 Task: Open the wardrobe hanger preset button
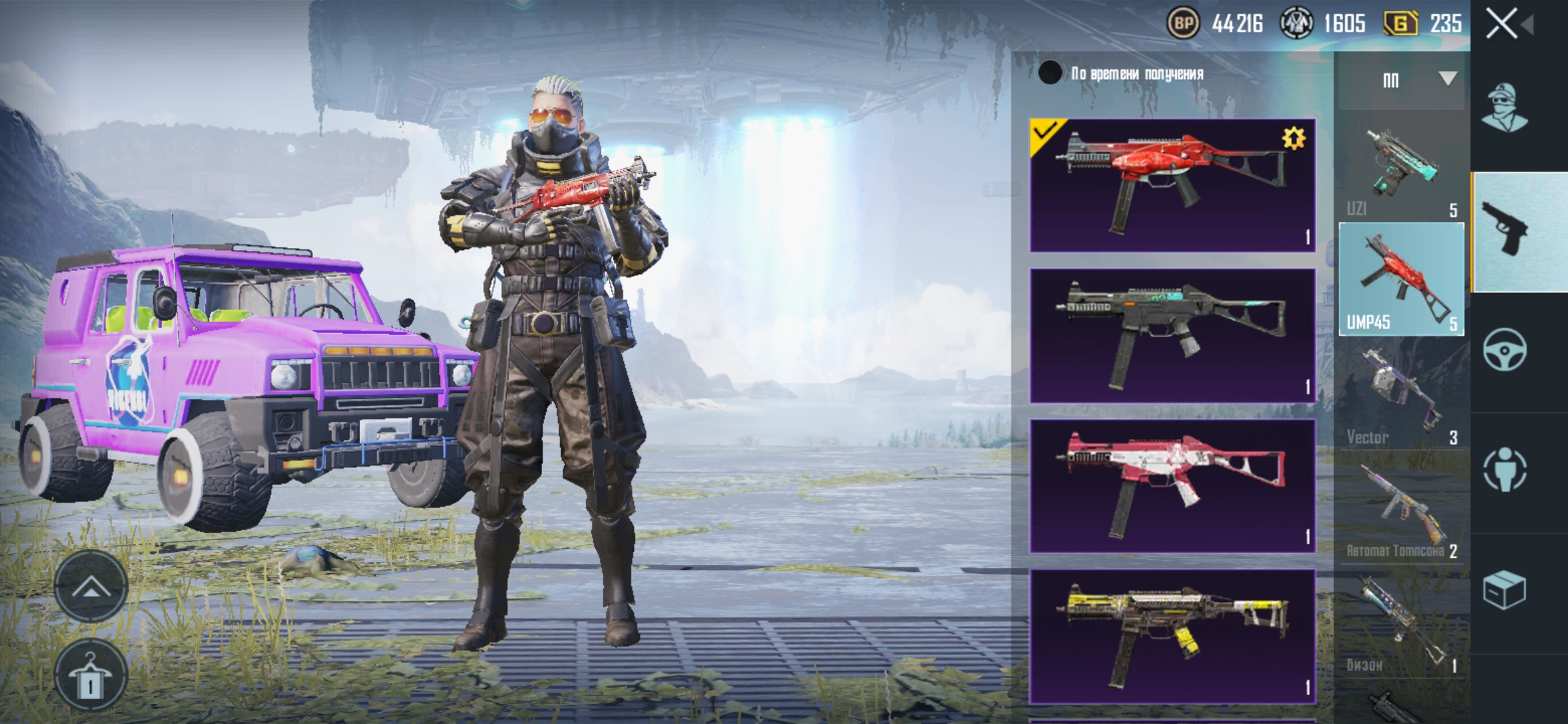tap(90, 676)
